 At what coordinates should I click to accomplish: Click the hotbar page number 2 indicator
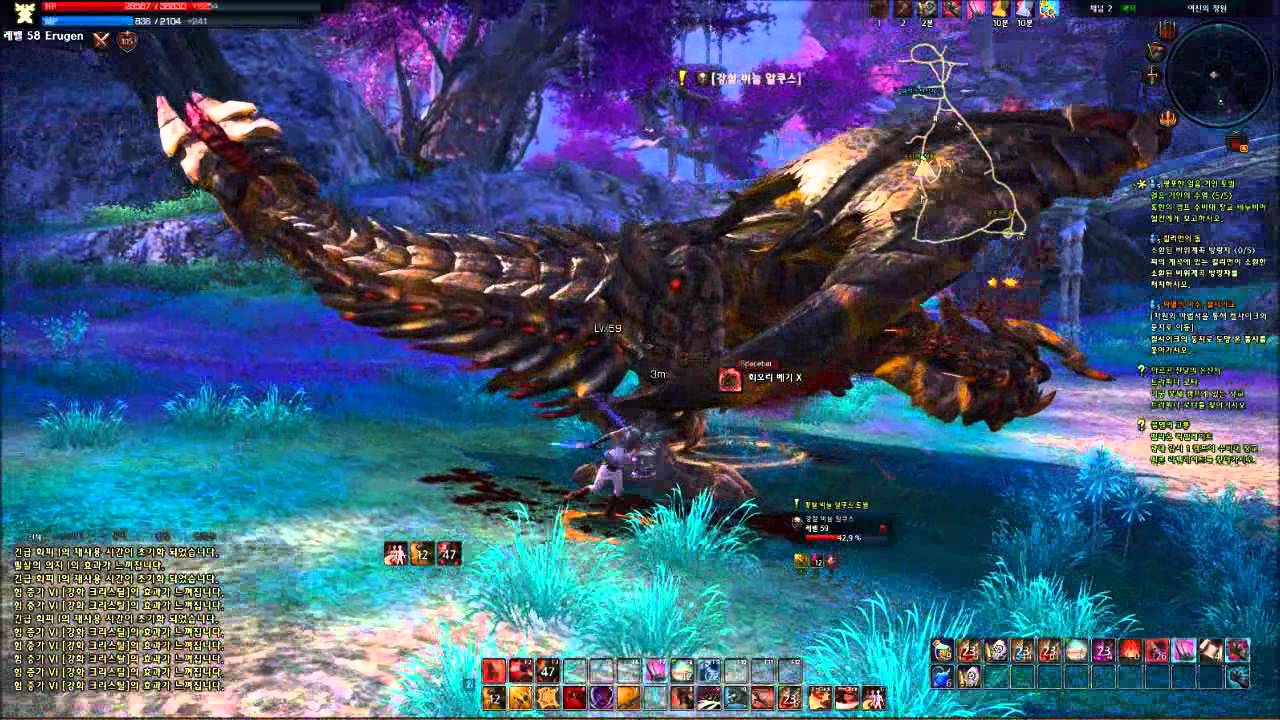(468, 684)
